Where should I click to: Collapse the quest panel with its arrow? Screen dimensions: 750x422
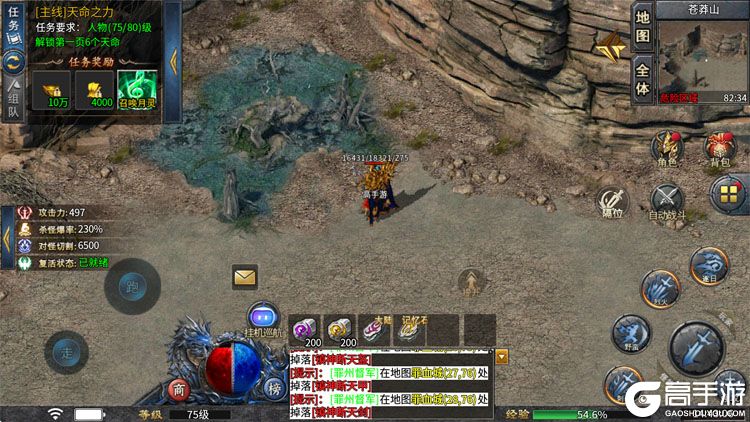tap(175, 58)
